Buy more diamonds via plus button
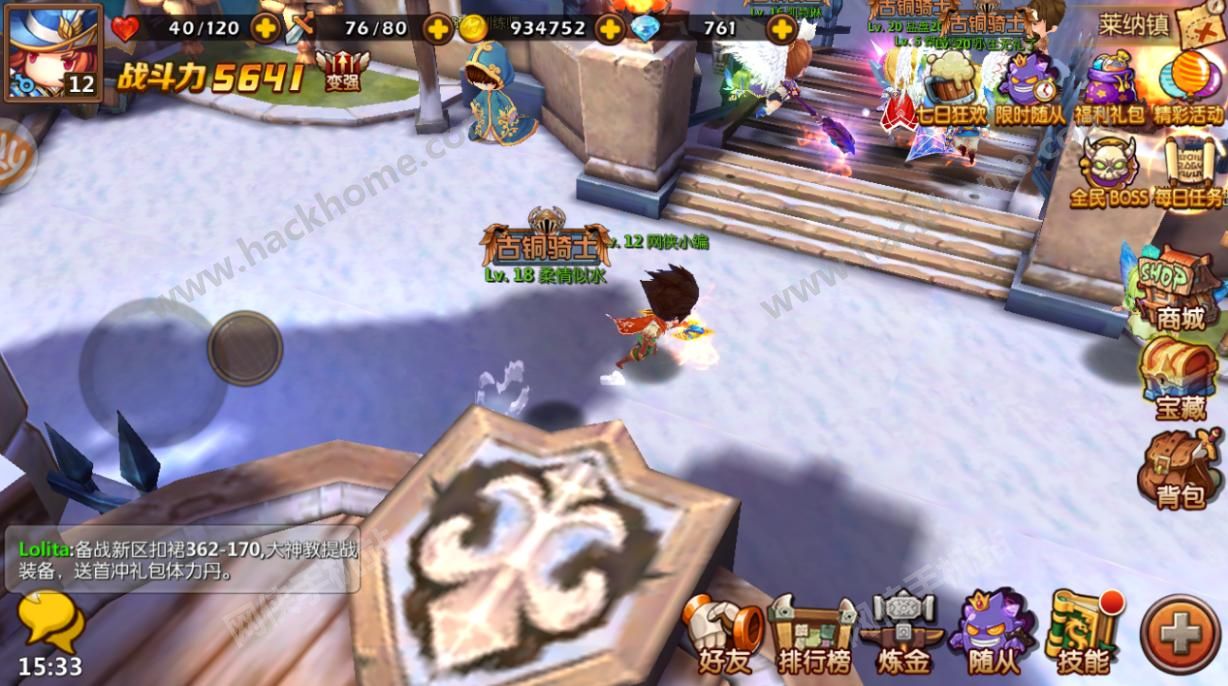This screenshot has height=686, width=1228. tap(781, 28)
